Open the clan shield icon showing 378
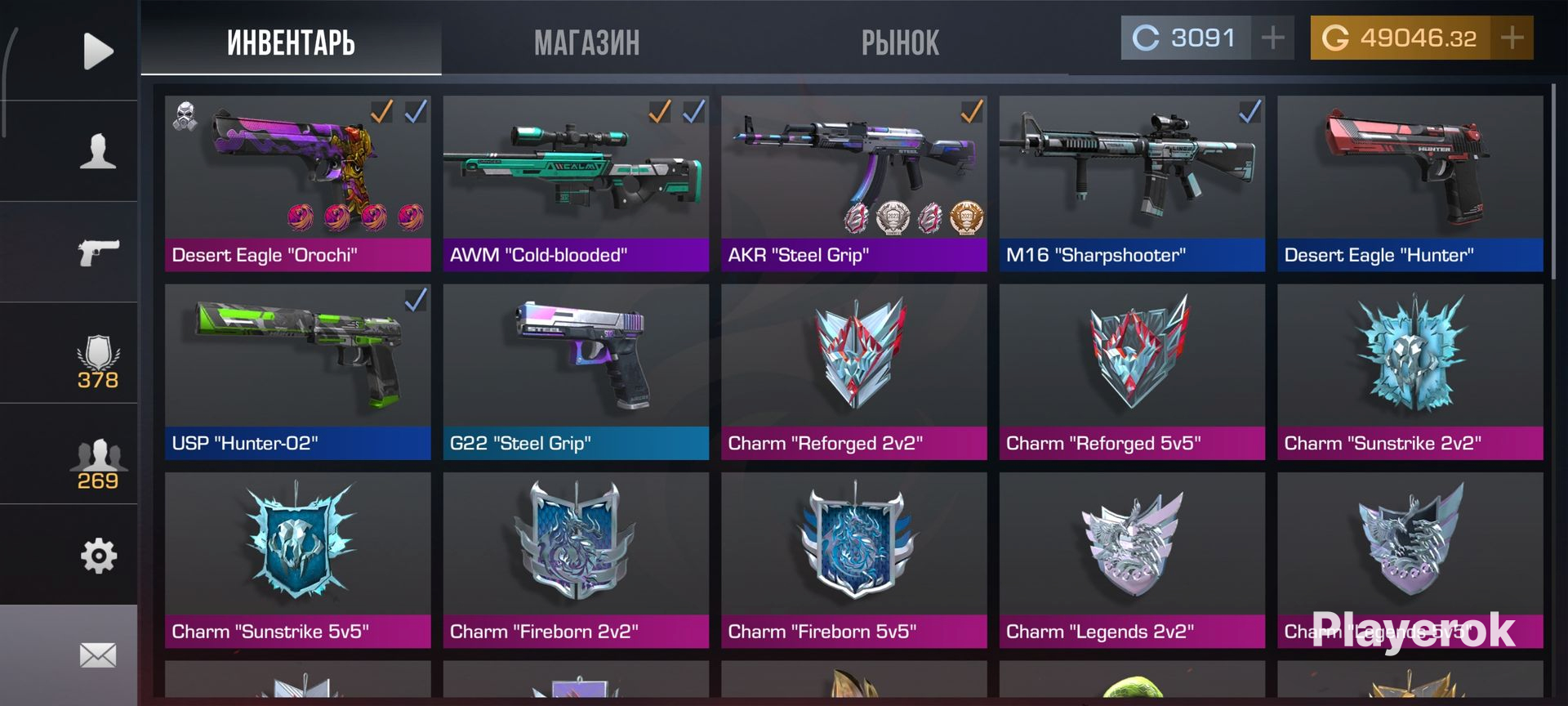 (97, 361)
